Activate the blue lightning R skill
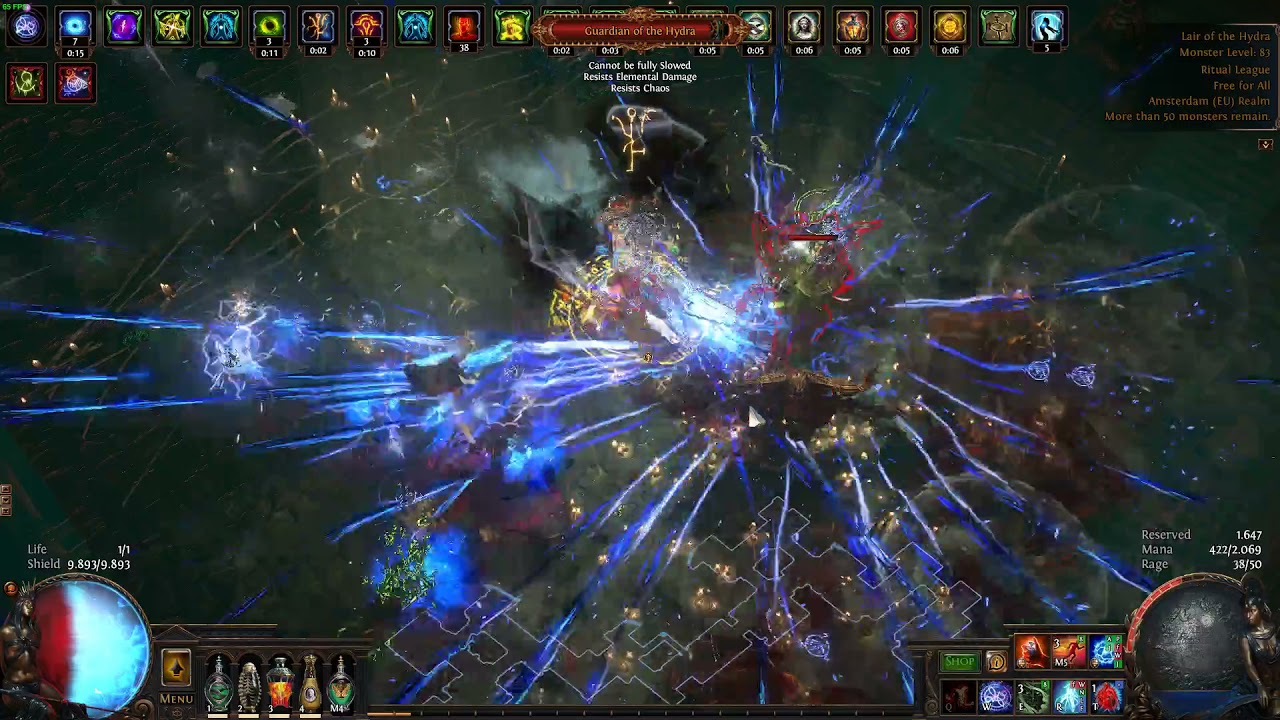This screenshot has height=720, width=1280. tap(1069, 696)
